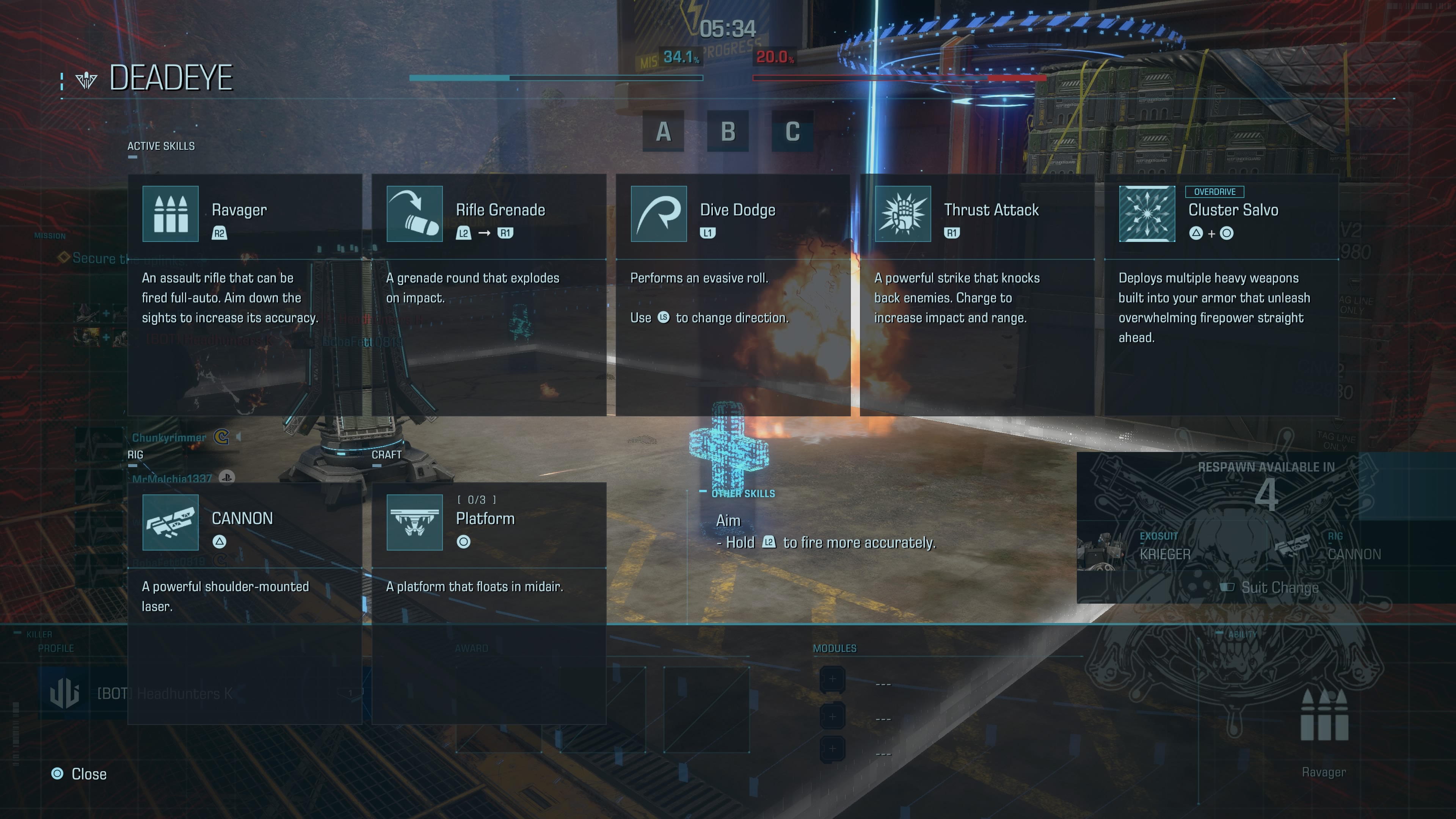Open the Suit Change option

[1272, 588]
